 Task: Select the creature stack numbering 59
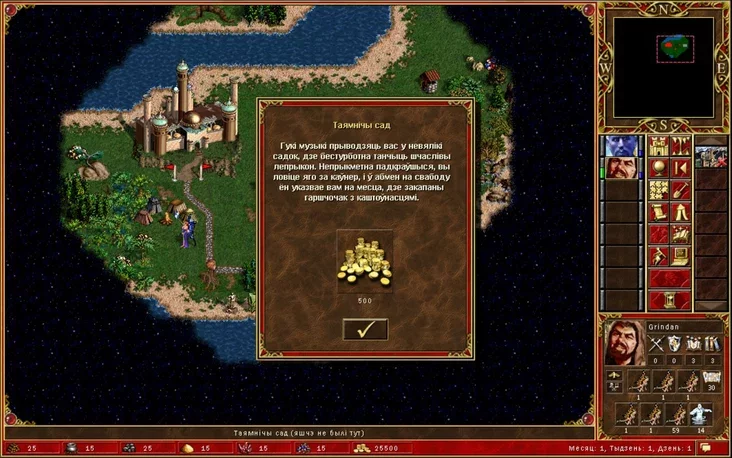[x=676, y=413]
